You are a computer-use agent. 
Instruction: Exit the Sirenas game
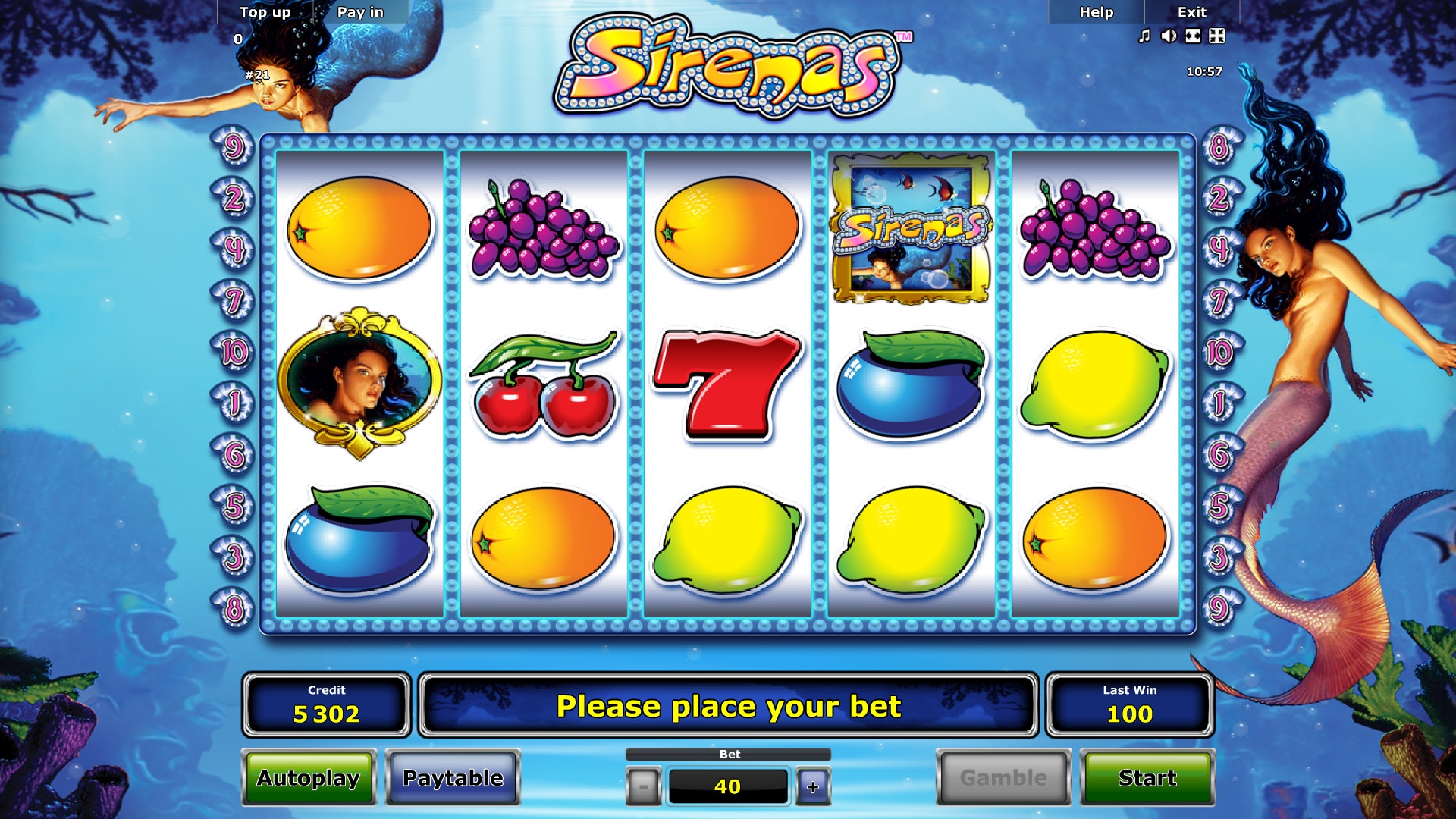click(1191, 12)
